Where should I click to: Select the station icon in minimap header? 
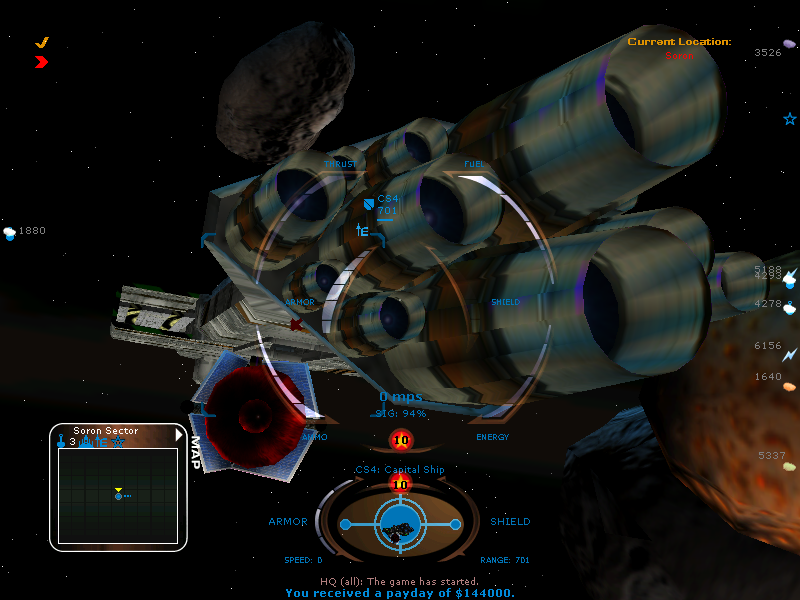pos(87,441)
